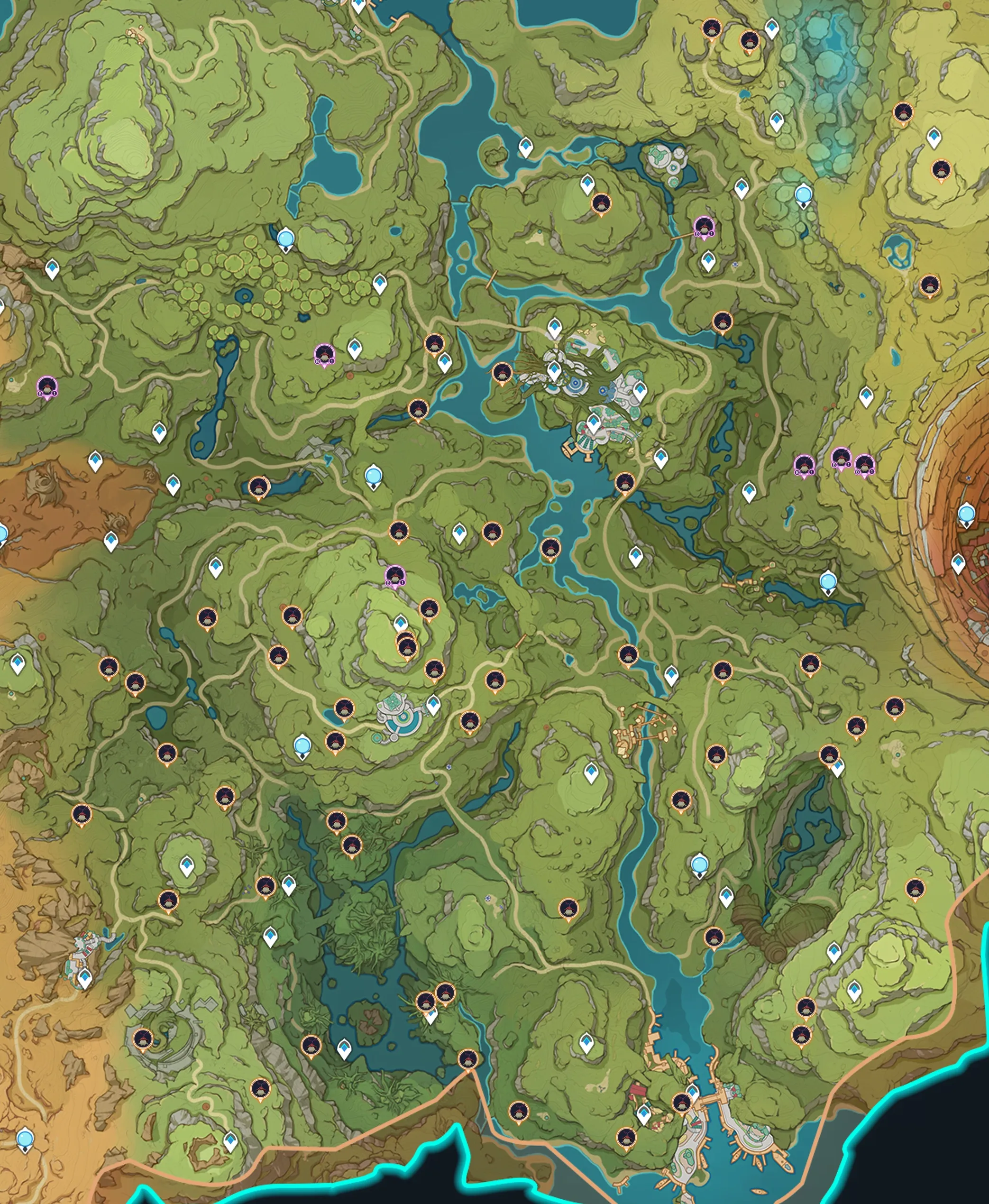
Task: Open the front enemy marker of the overlapping summit pair
Action: tap(407, 647)
